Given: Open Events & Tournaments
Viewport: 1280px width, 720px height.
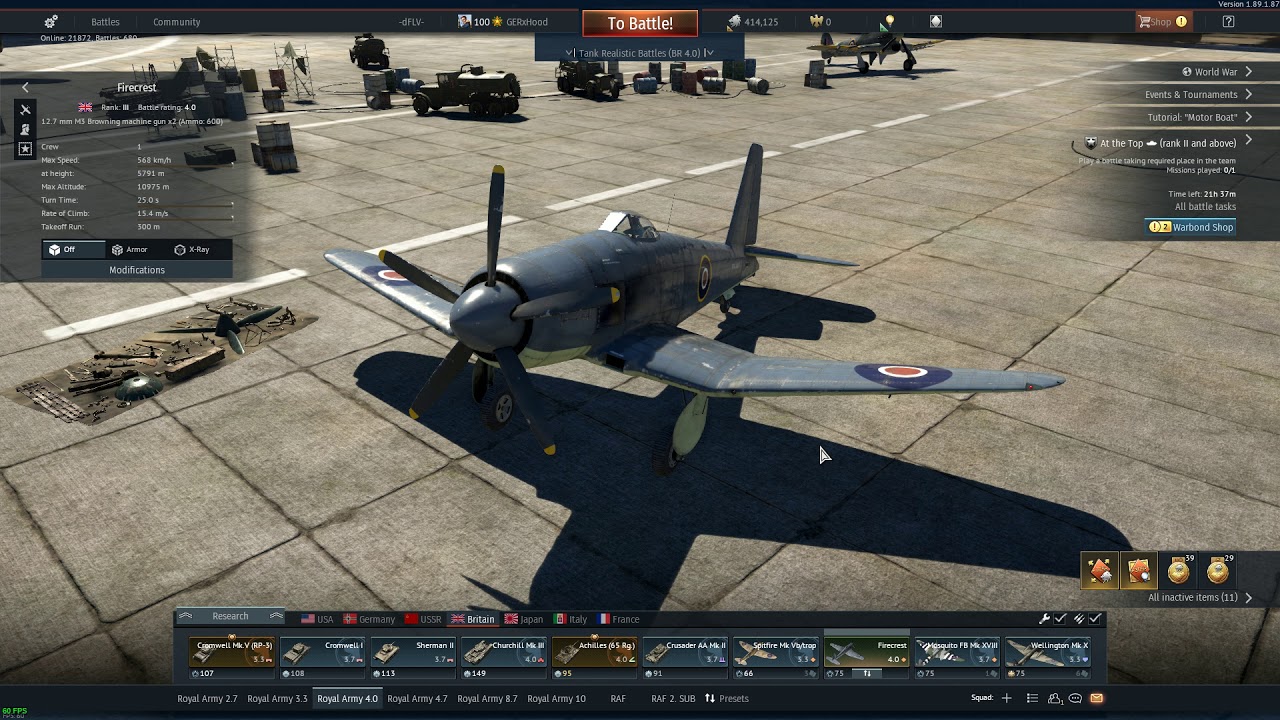Looking at the screenshot, I should [x=1191, y=95].
